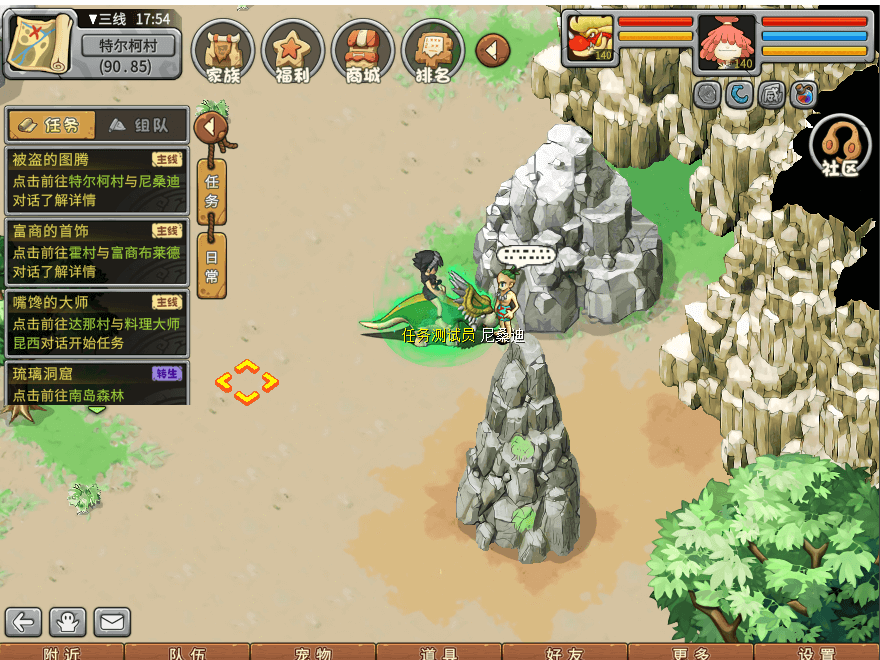Open the treasure map icon
Viewport: 880px width, 660px height.
[x=40, y=43]
